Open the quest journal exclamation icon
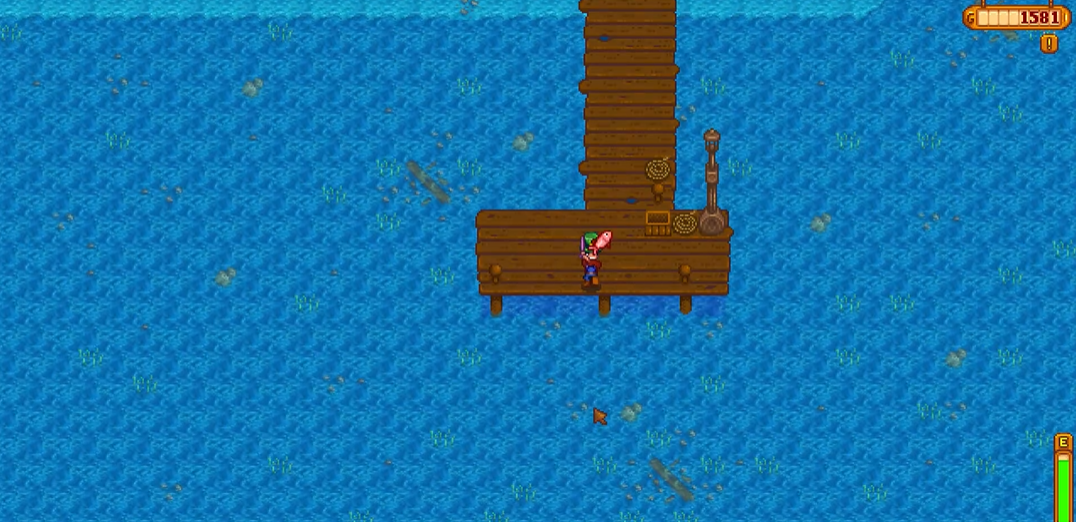 click(1048, 43)
